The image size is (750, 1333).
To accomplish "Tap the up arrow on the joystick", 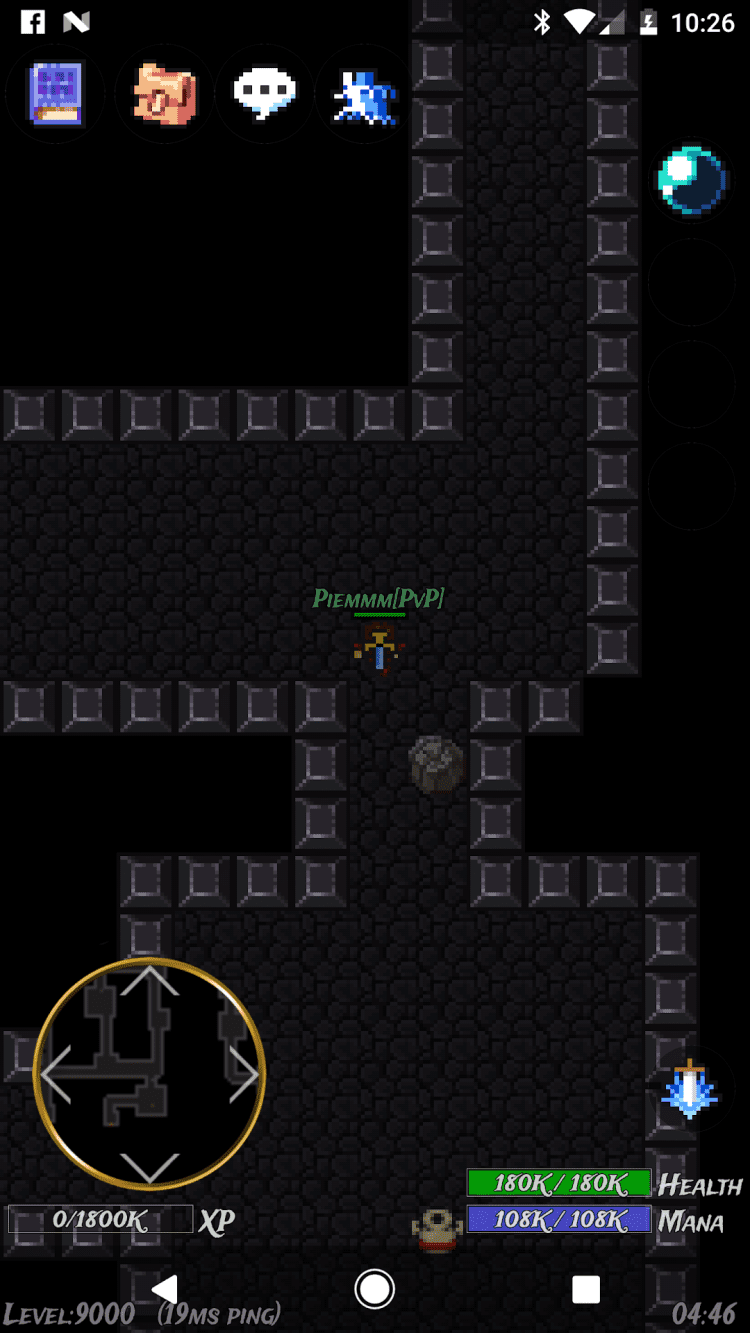I will click(x=150, y=982).
